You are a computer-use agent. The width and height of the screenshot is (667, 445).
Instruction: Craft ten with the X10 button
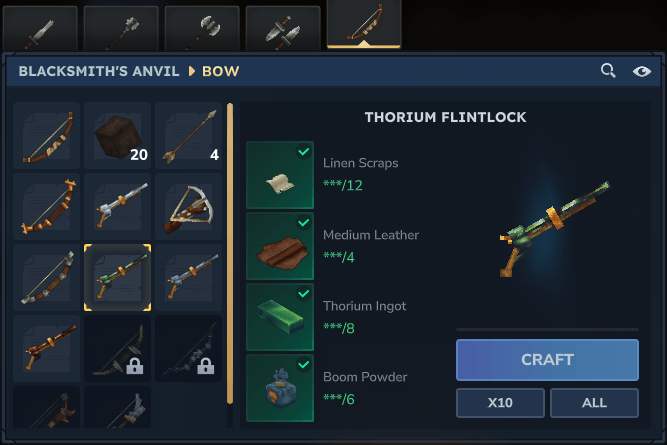(x=501, y=402)
